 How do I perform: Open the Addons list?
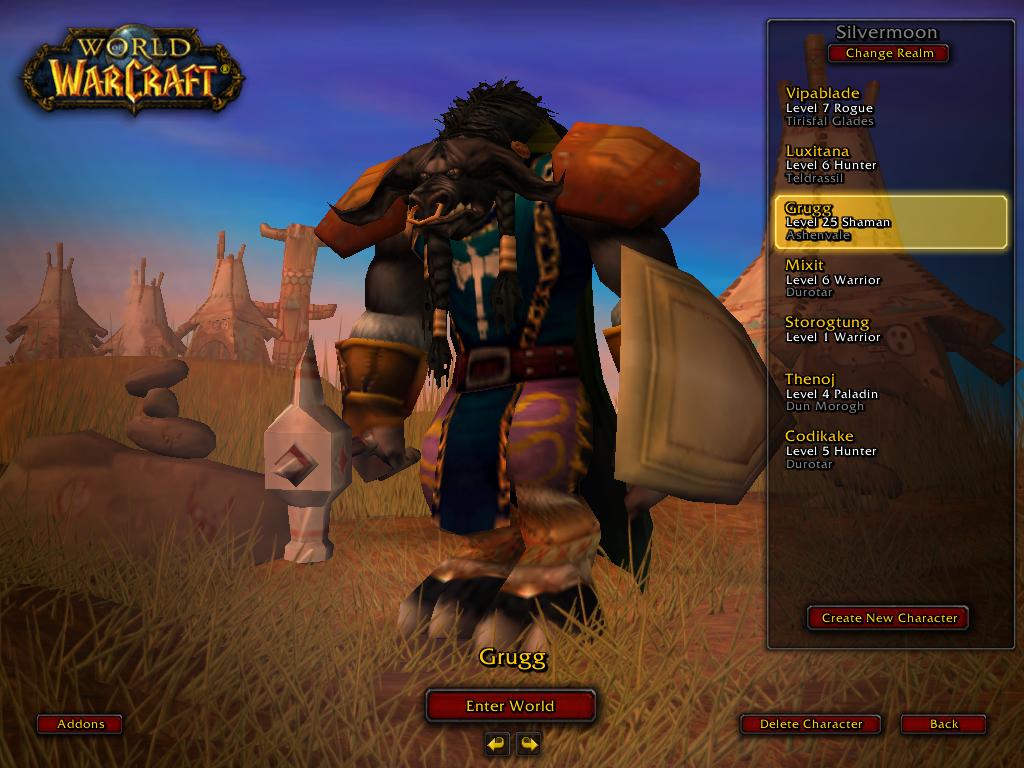coord(81,724)
